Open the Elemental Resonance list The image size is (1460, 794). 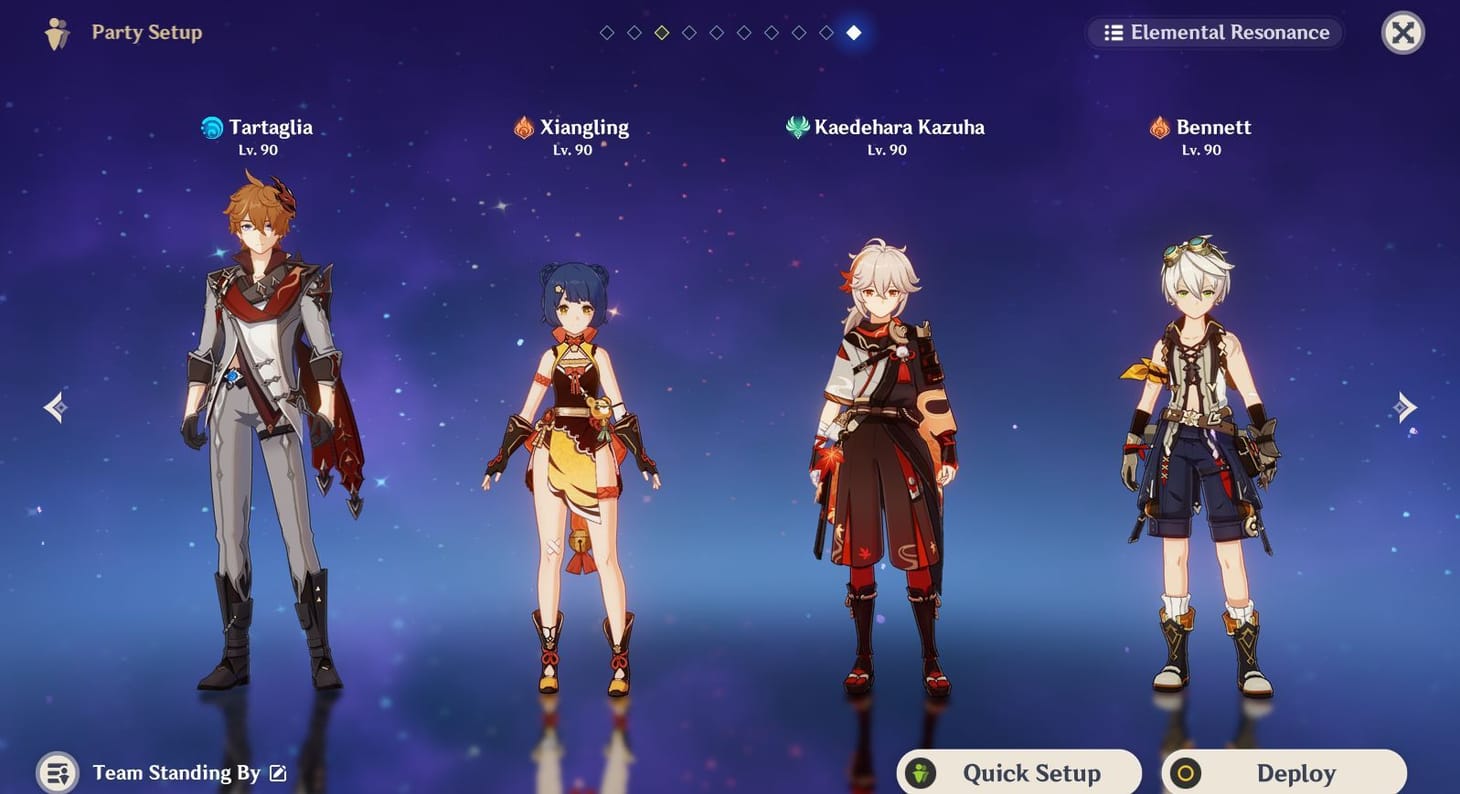pyautogui.click(x=1214, y=32)
